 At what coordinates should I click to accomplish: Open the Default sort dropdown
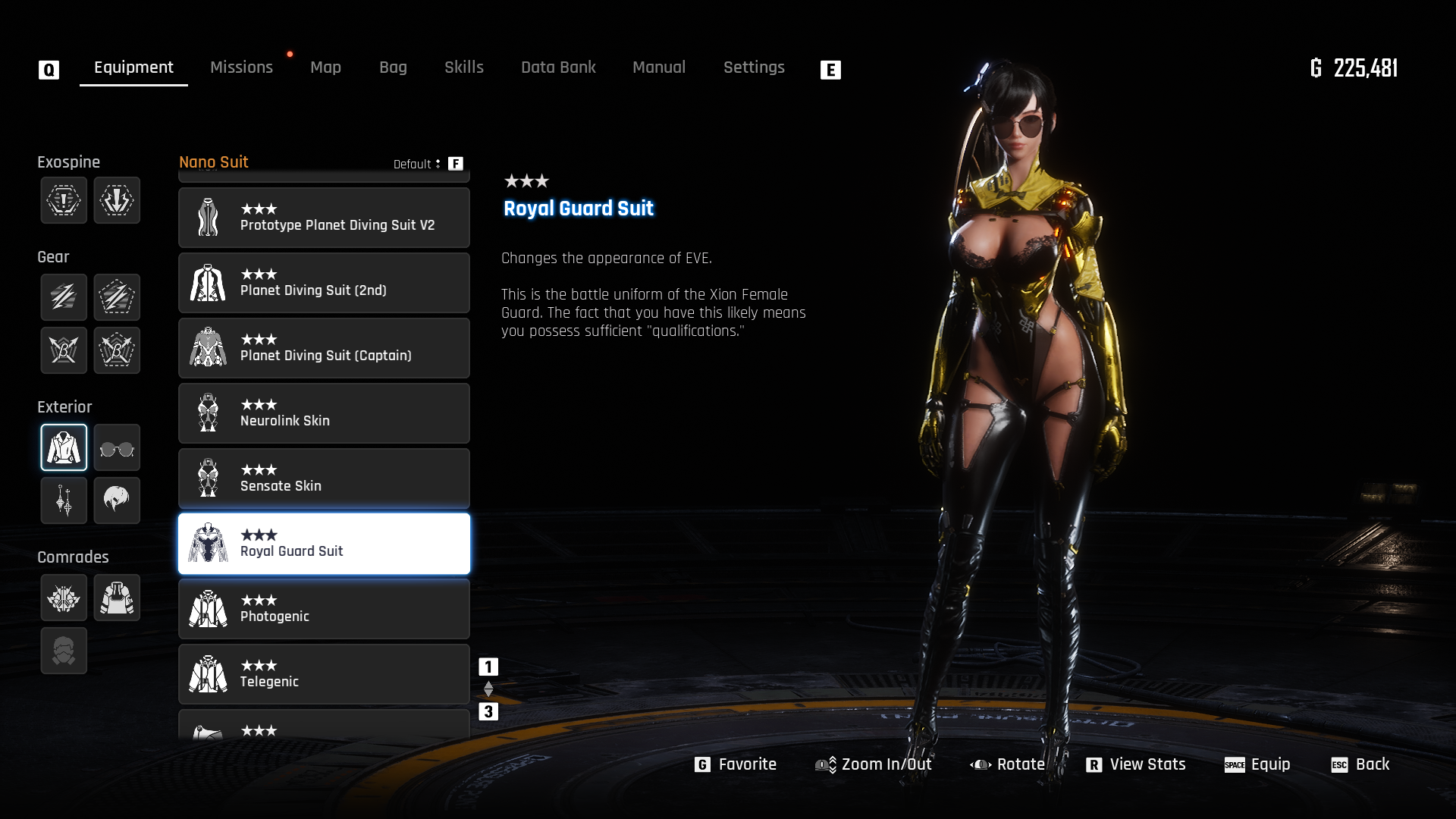(417, 164)
